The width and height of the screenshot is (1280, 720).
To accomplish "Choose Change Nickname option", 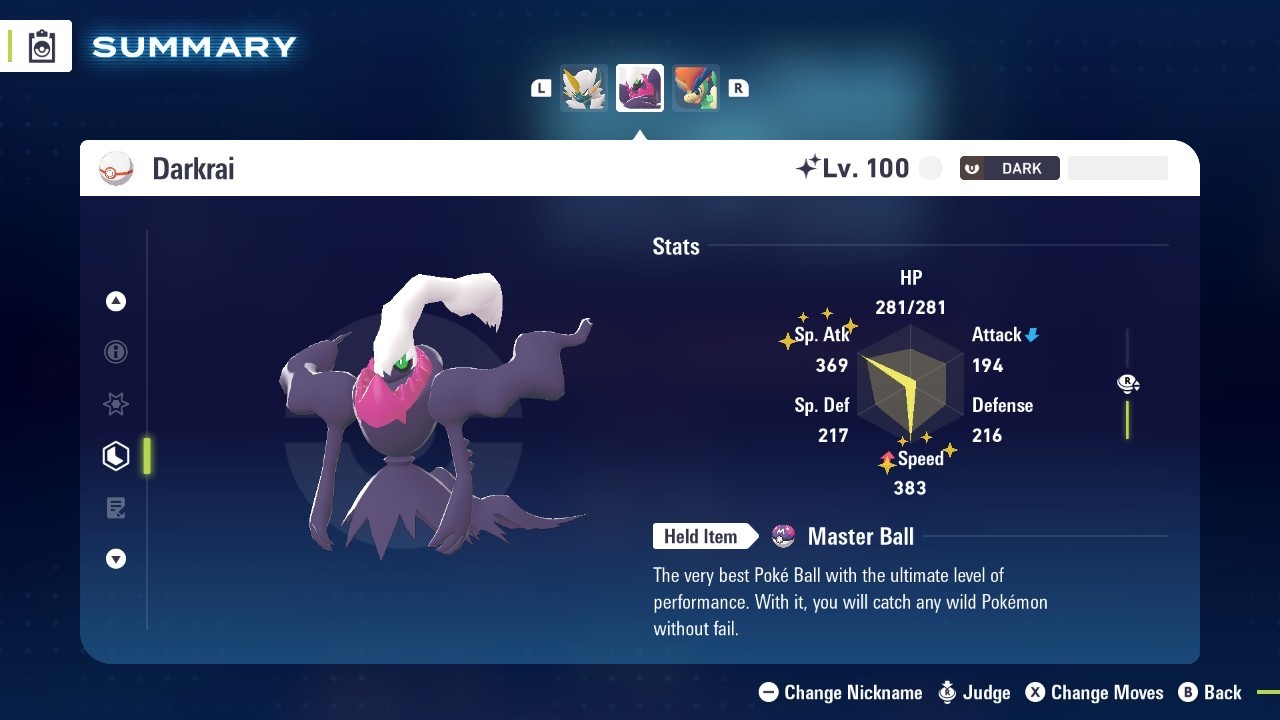I will 841,692.
